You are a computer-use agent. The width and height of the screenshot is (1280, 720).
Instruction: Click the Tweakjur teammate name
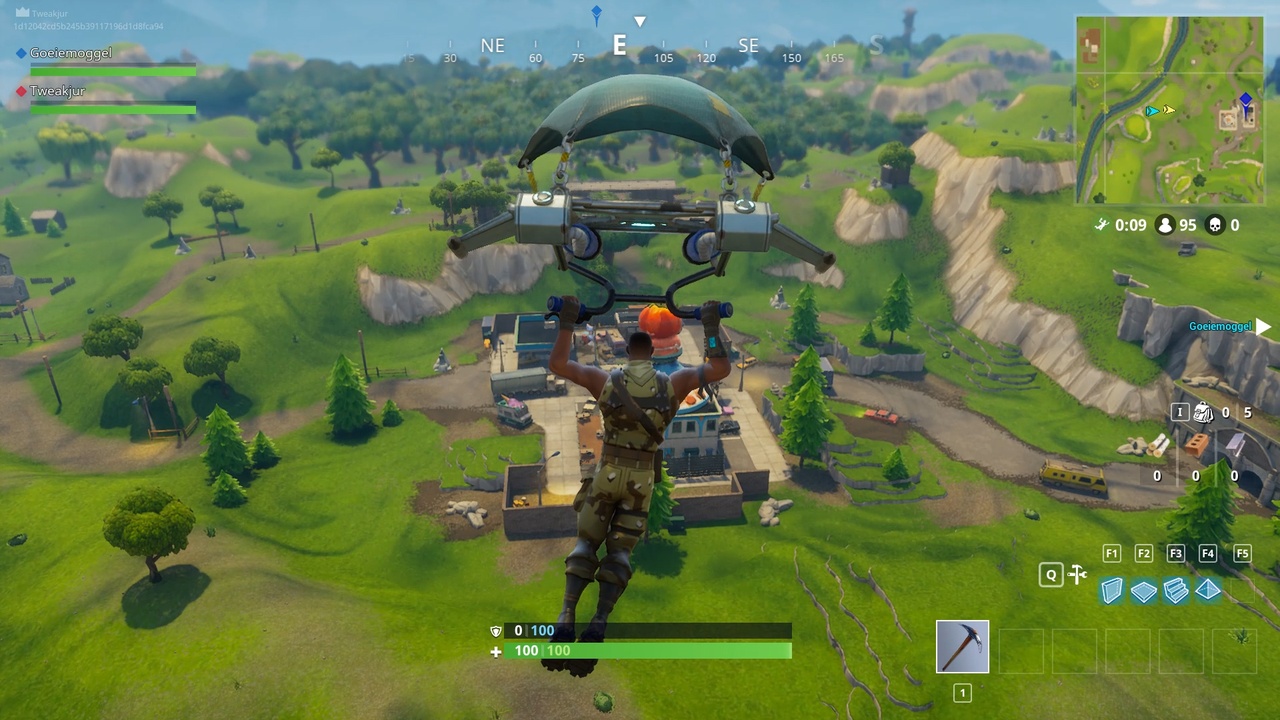[57, 91]
